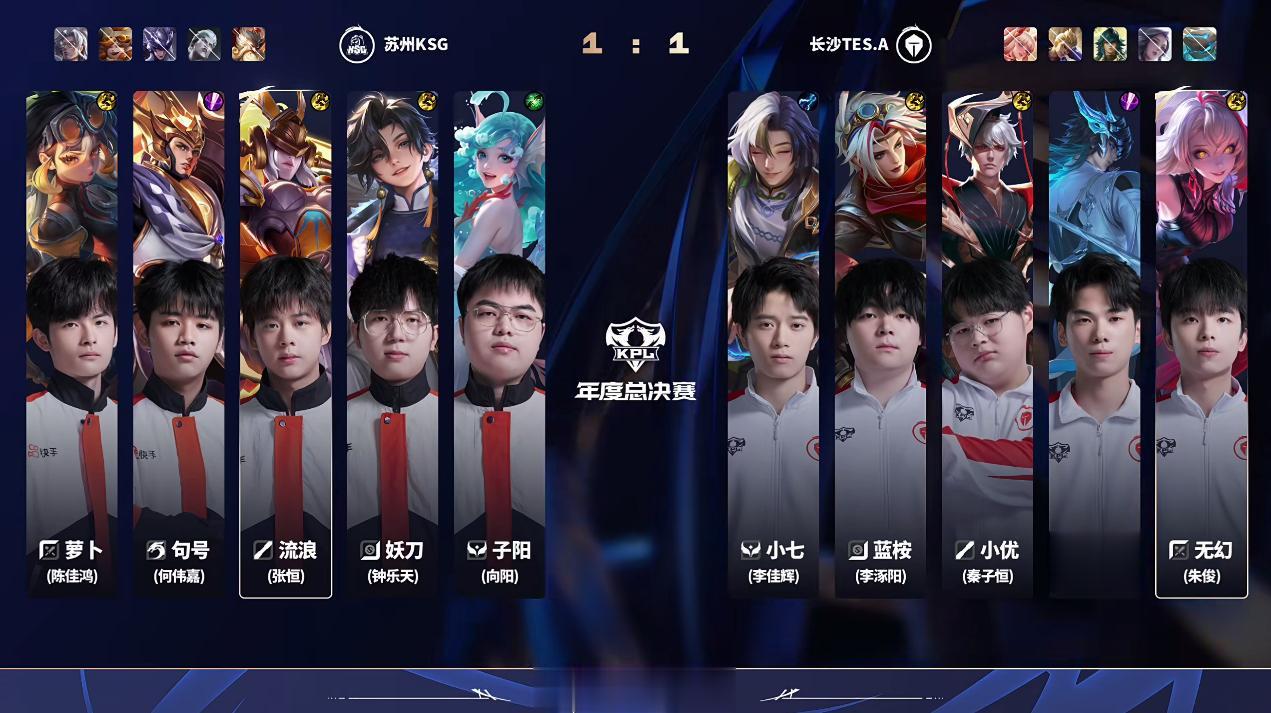The image size is (1271, 713).
Task: Choose the highlighted 流浪 (张恒) card
Action: (x=285, y=345)
